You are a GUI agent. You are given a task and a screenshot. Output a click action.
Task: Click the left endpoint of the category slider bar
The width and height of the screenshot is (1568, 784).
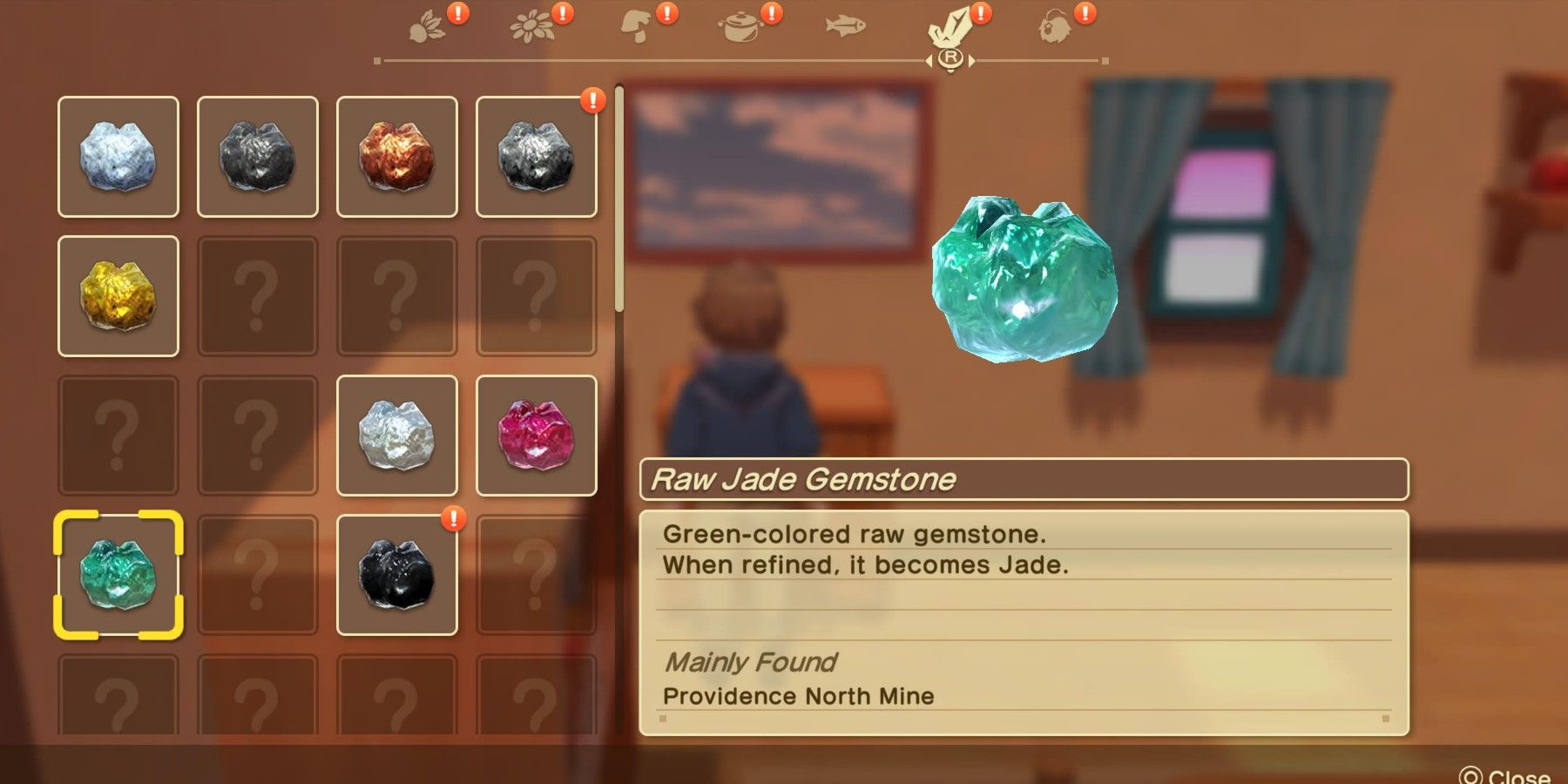tap(376, 59)
